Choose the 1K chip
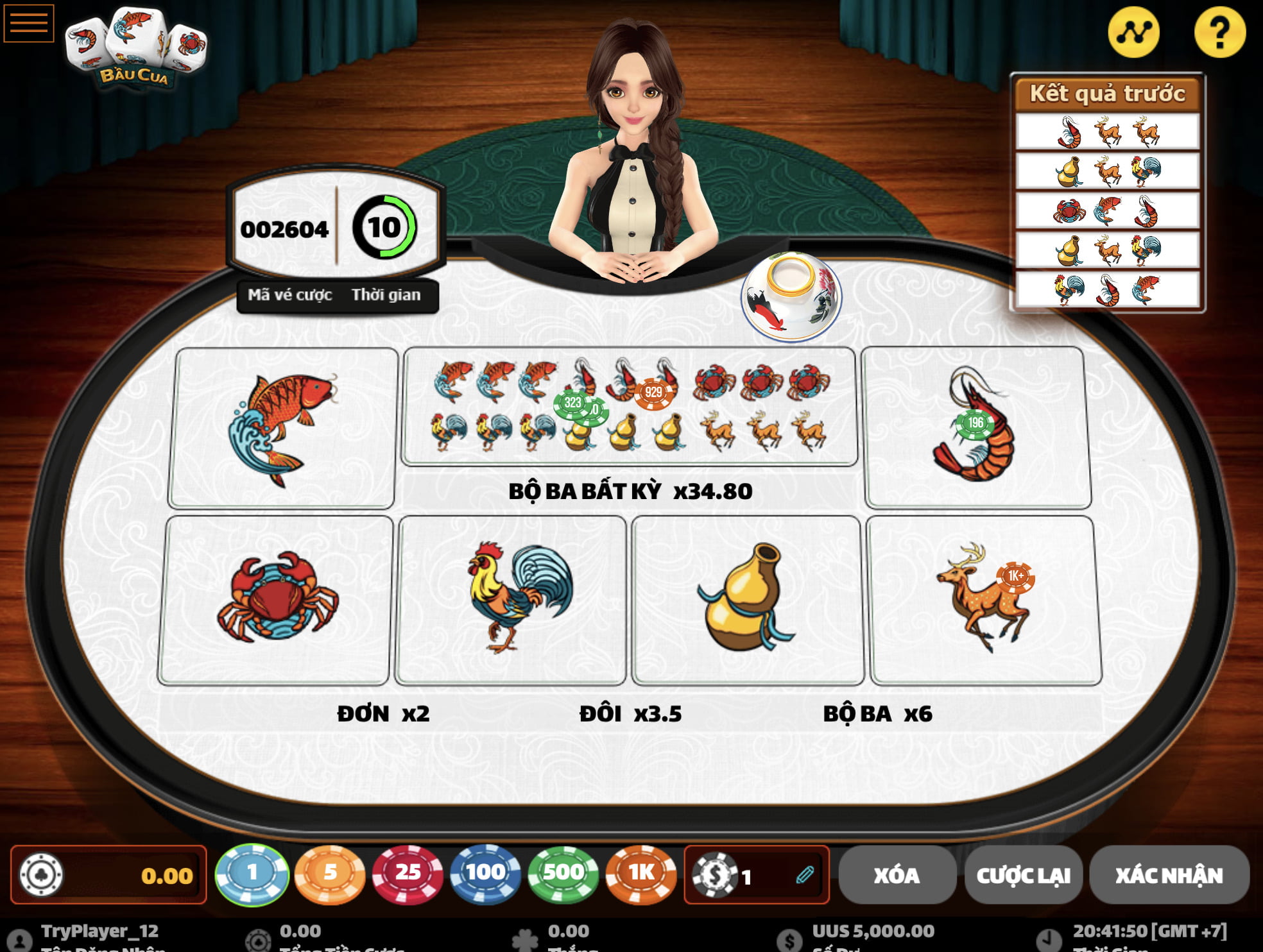Image resolution: width=1263 pixels, height=952 pixels. pos(641,874)
